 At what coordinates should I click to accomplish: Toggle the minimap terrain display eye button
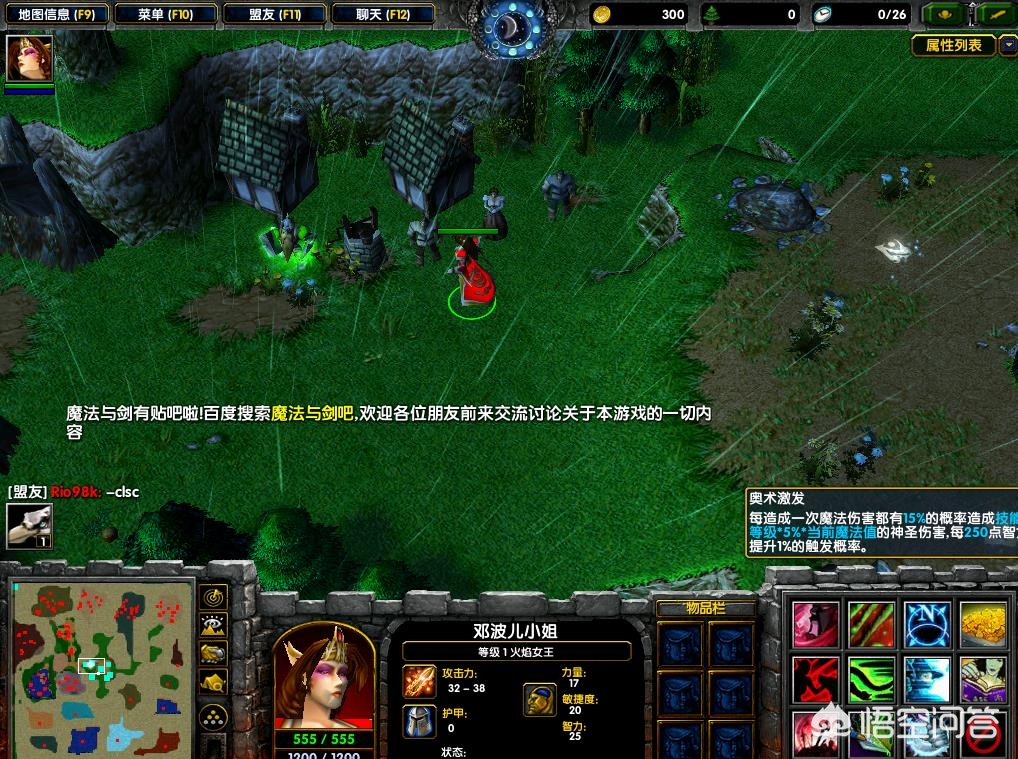(x=213, y=626)
